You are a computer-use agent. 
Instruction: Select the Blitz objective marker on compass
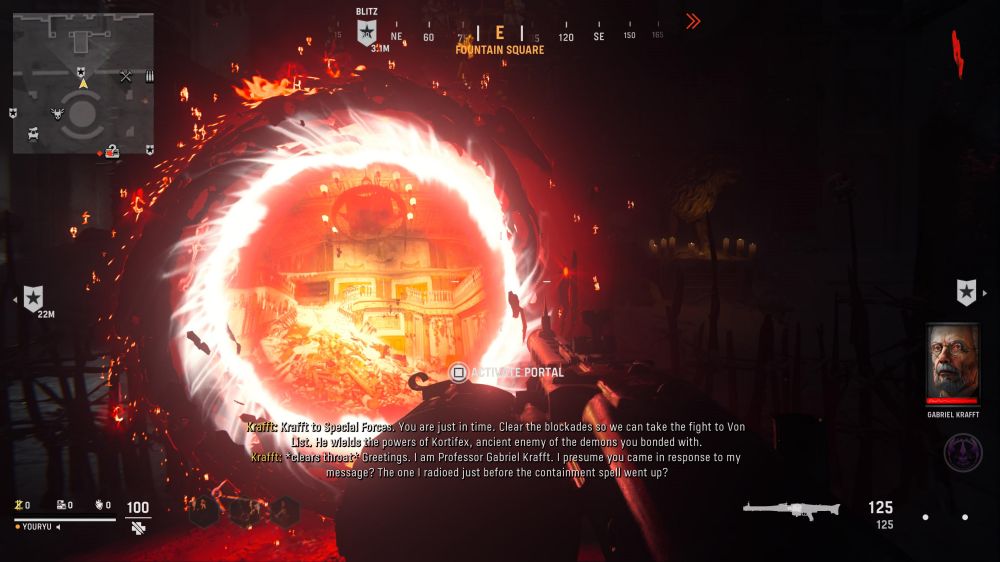click(367, 33)
